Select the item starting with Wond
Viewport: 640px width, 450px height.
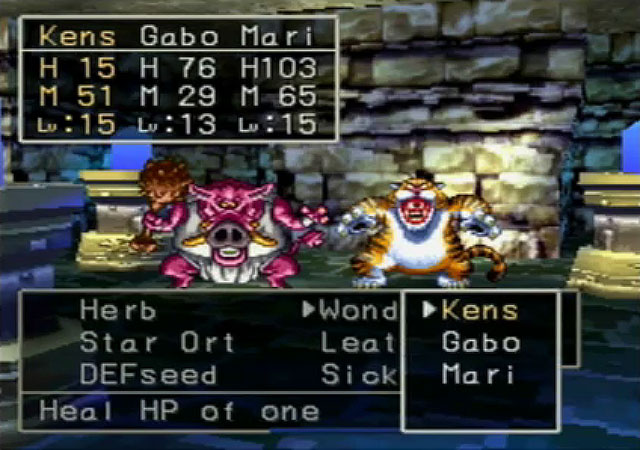click(358, 310)
